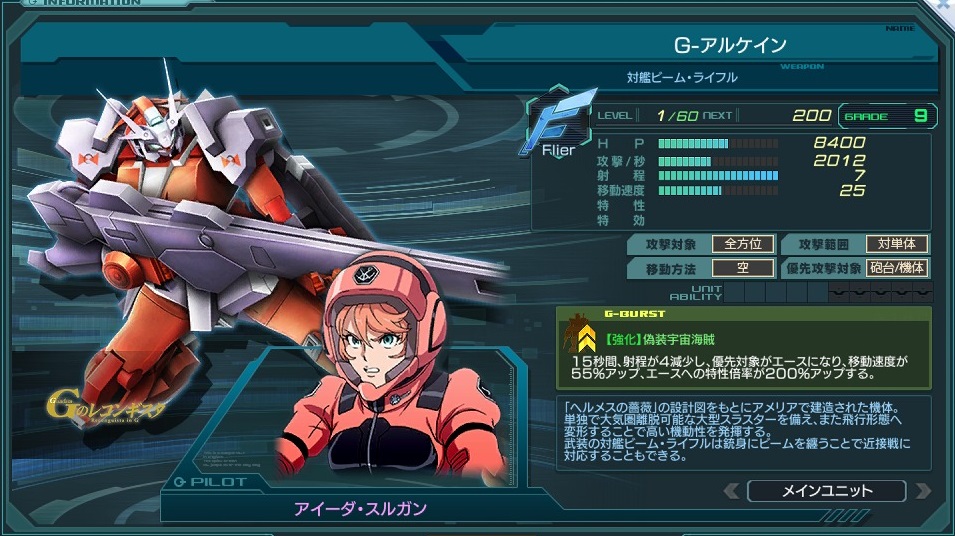The image size is (955, 536).
Task: Go to the previous unit with left arrow
Action: pyautogui.click(x=731, y=491)
